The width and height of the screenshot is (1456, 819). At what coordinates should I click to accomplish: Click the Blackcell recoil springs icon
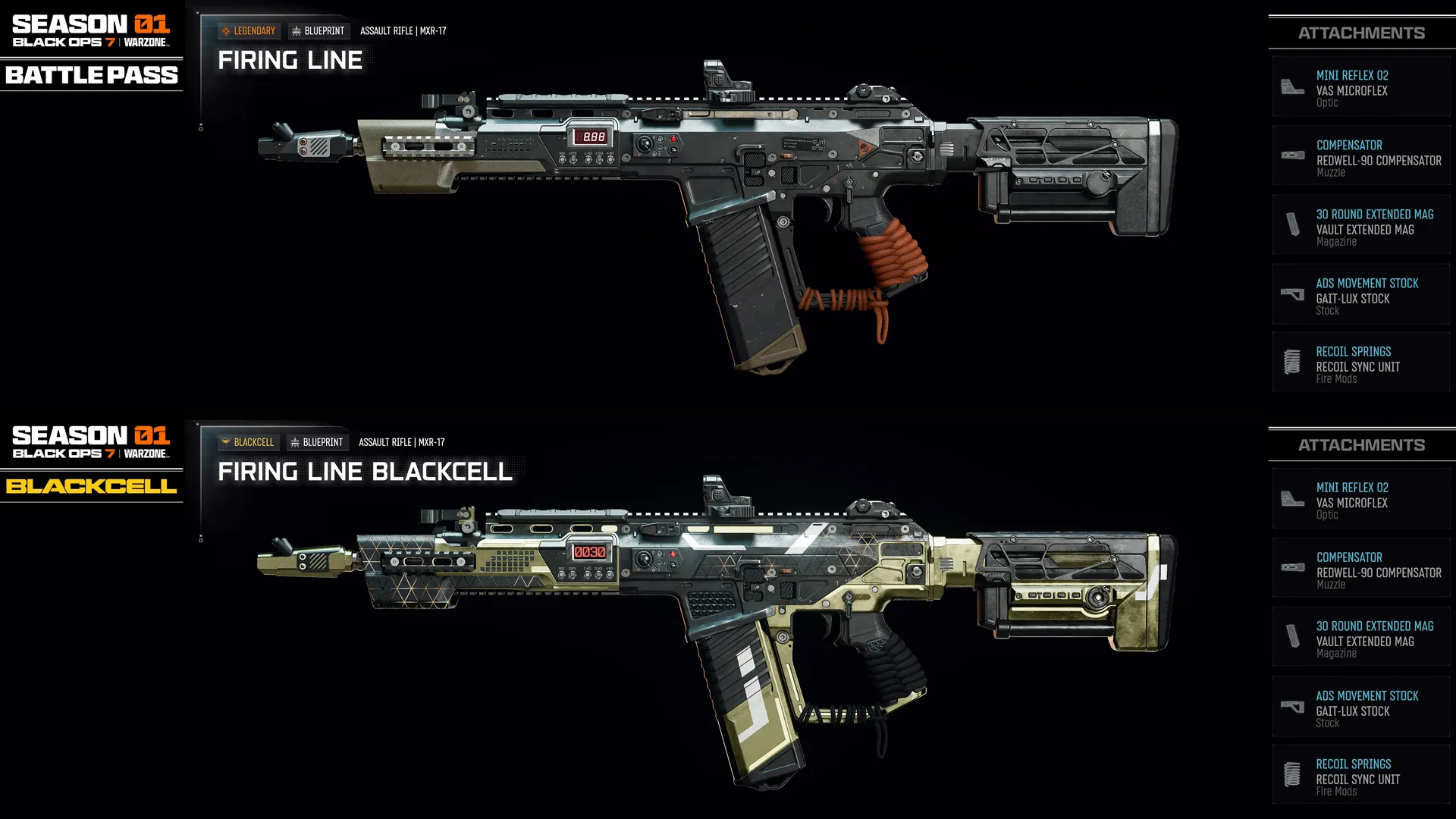coord(1292,774)
